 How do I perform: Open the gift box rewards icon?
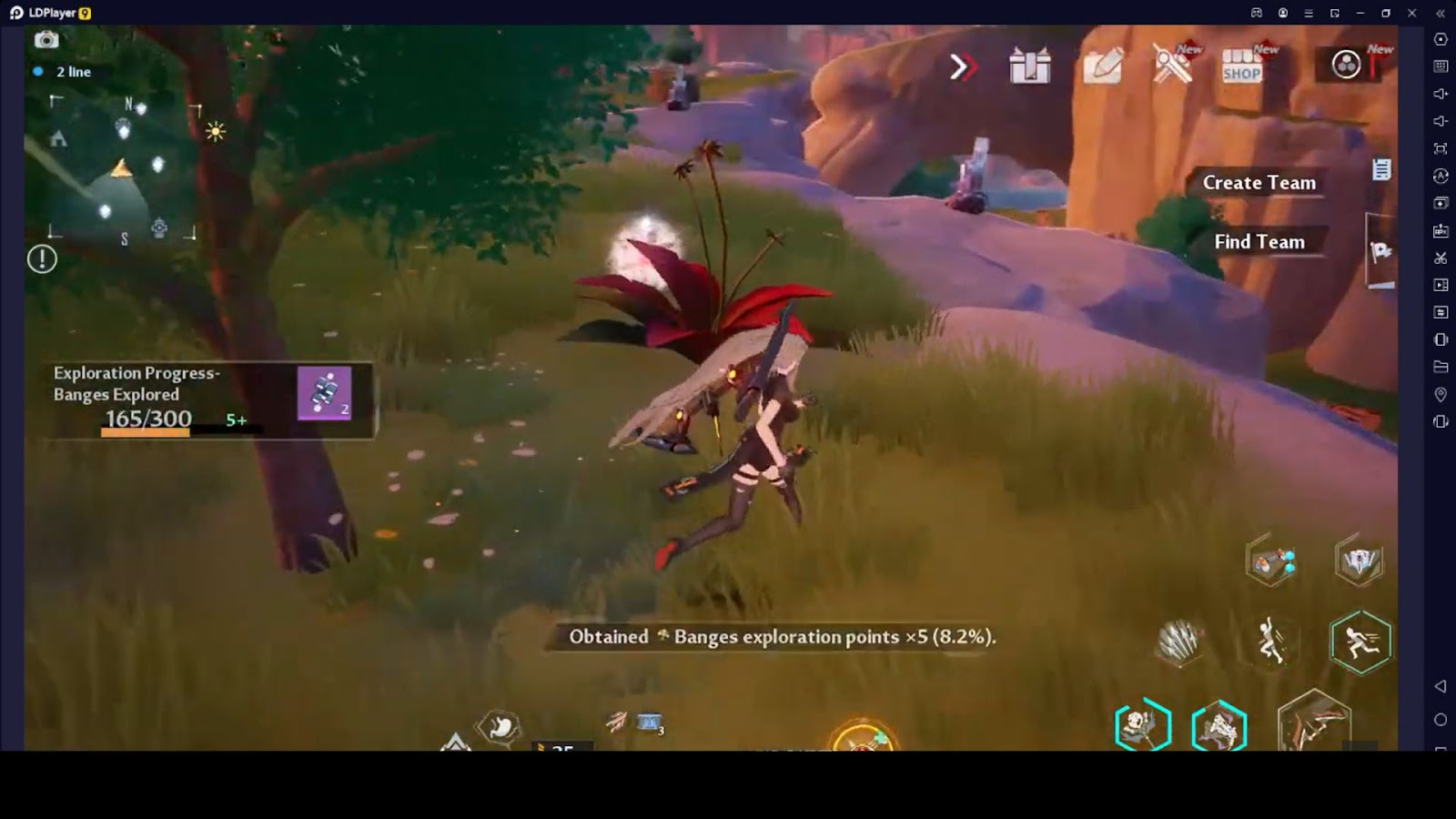coord(1029,66)
